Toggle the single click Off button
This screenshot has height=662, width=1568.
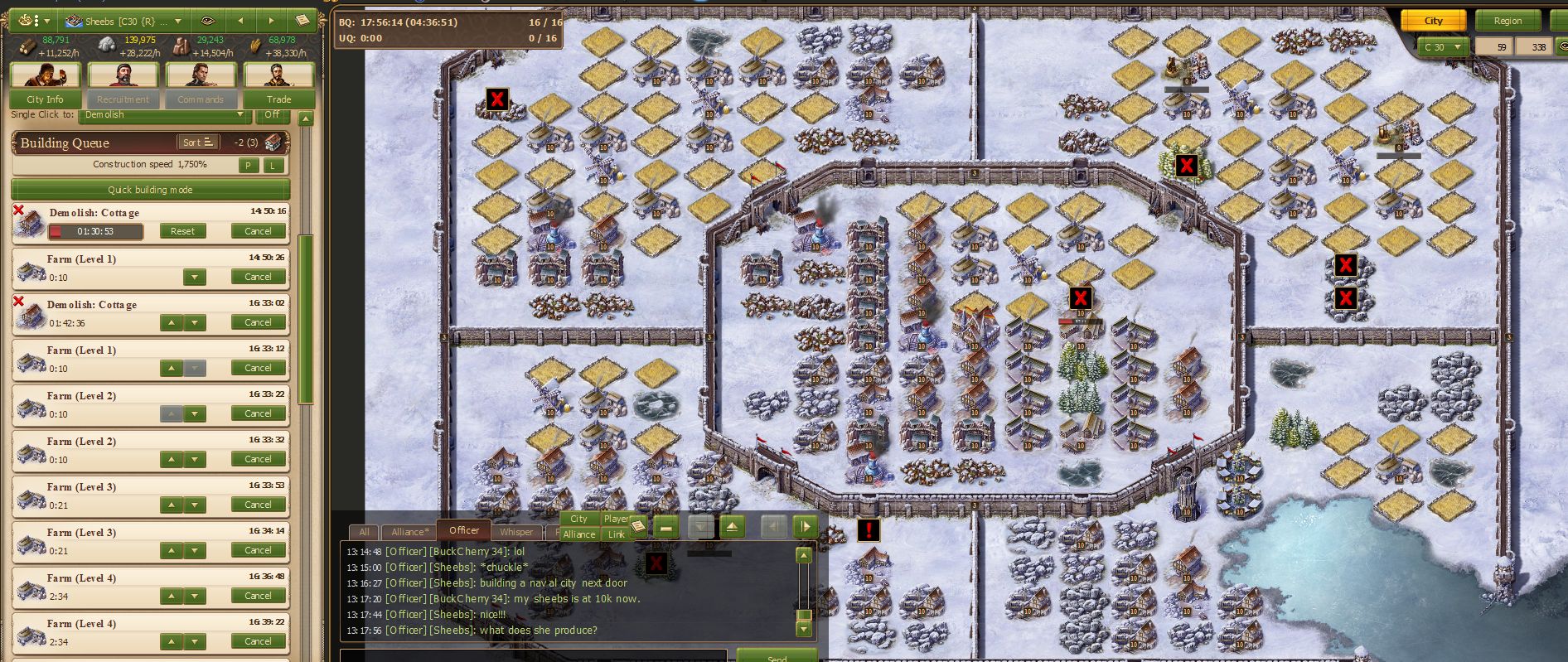click(272, 115)
